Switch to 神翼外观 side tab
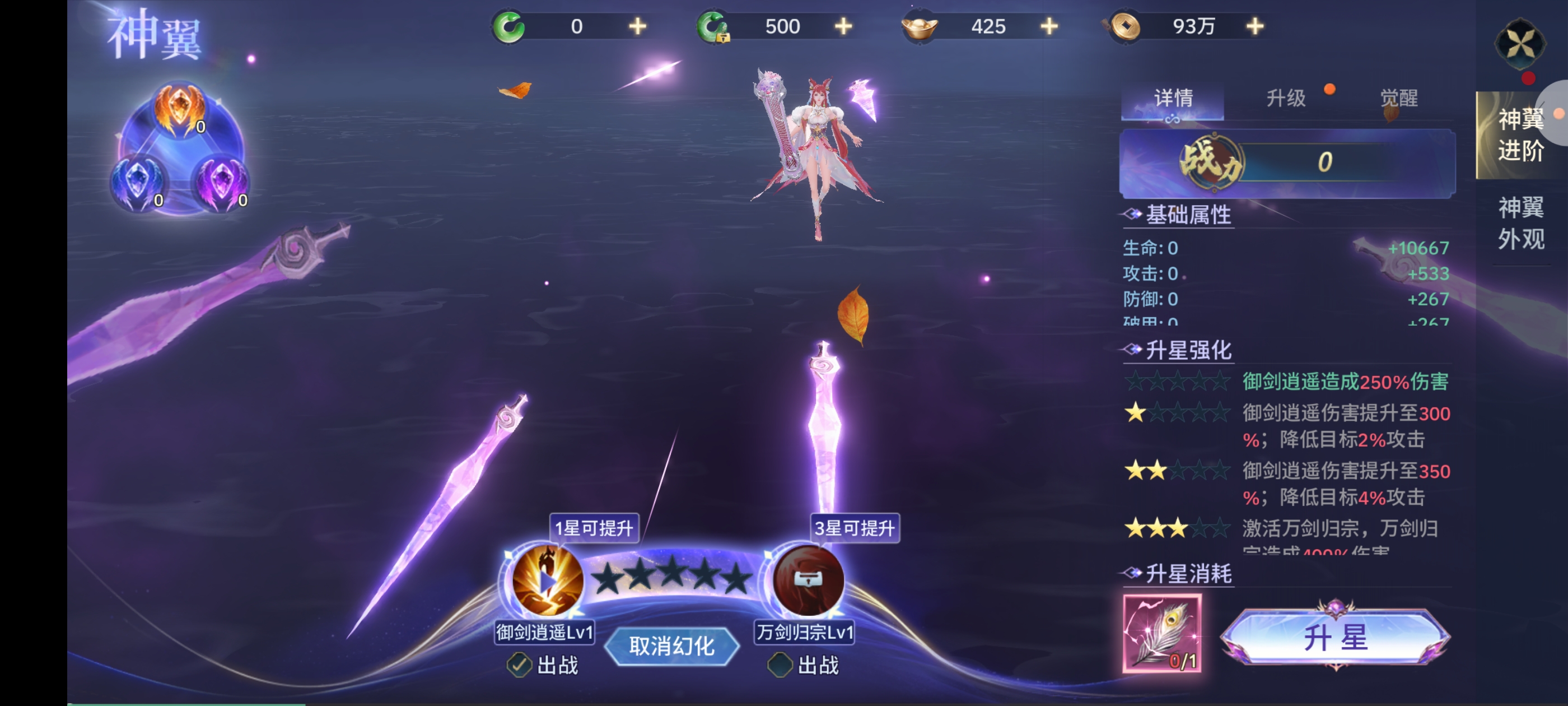This screenshot has height=706, width=1568. pyautogui.click(x=1520, y=224)
